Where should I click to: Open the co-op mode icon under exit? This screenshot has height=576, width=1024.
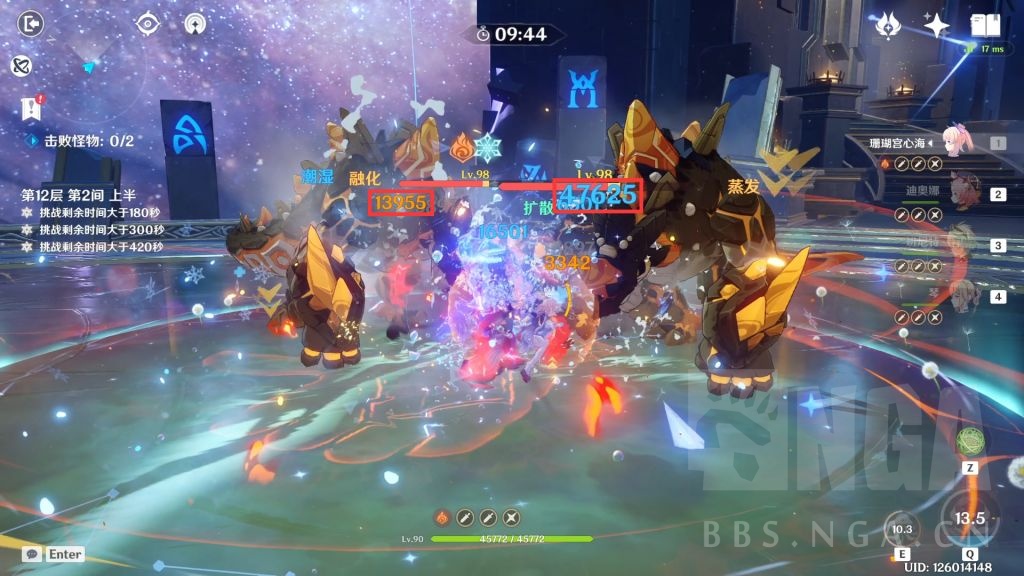[x=21, y=65]
